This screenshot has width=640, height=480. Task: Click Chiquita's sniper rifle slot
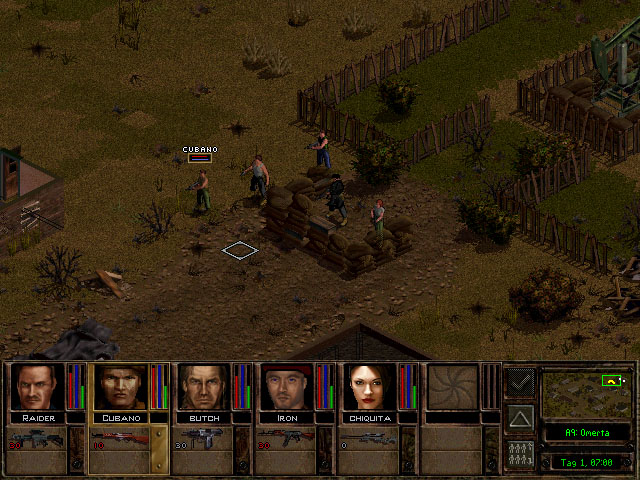tap(371, 438)
